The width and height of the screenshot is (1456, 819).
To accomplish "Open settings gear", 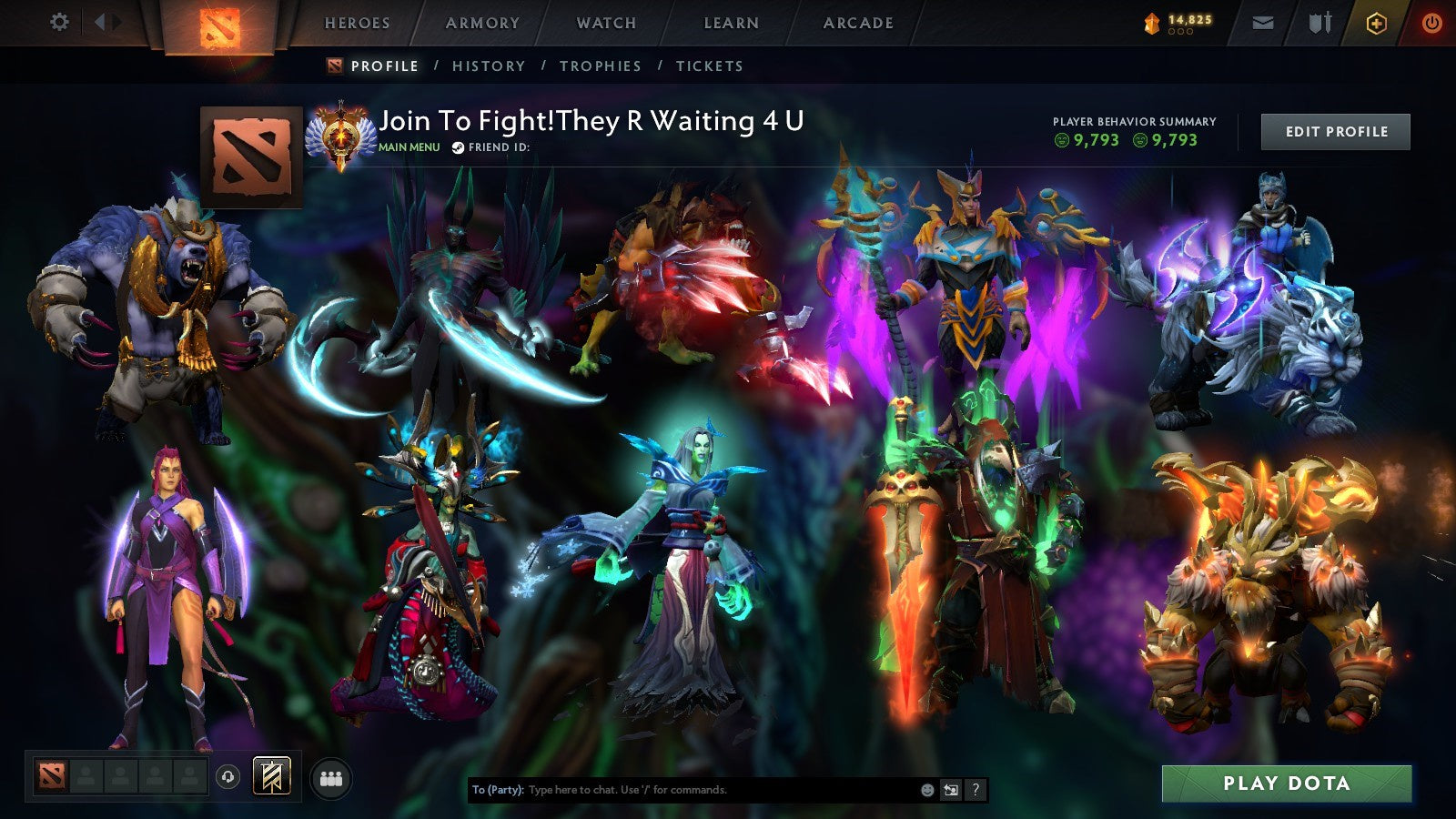I will 59,22.
